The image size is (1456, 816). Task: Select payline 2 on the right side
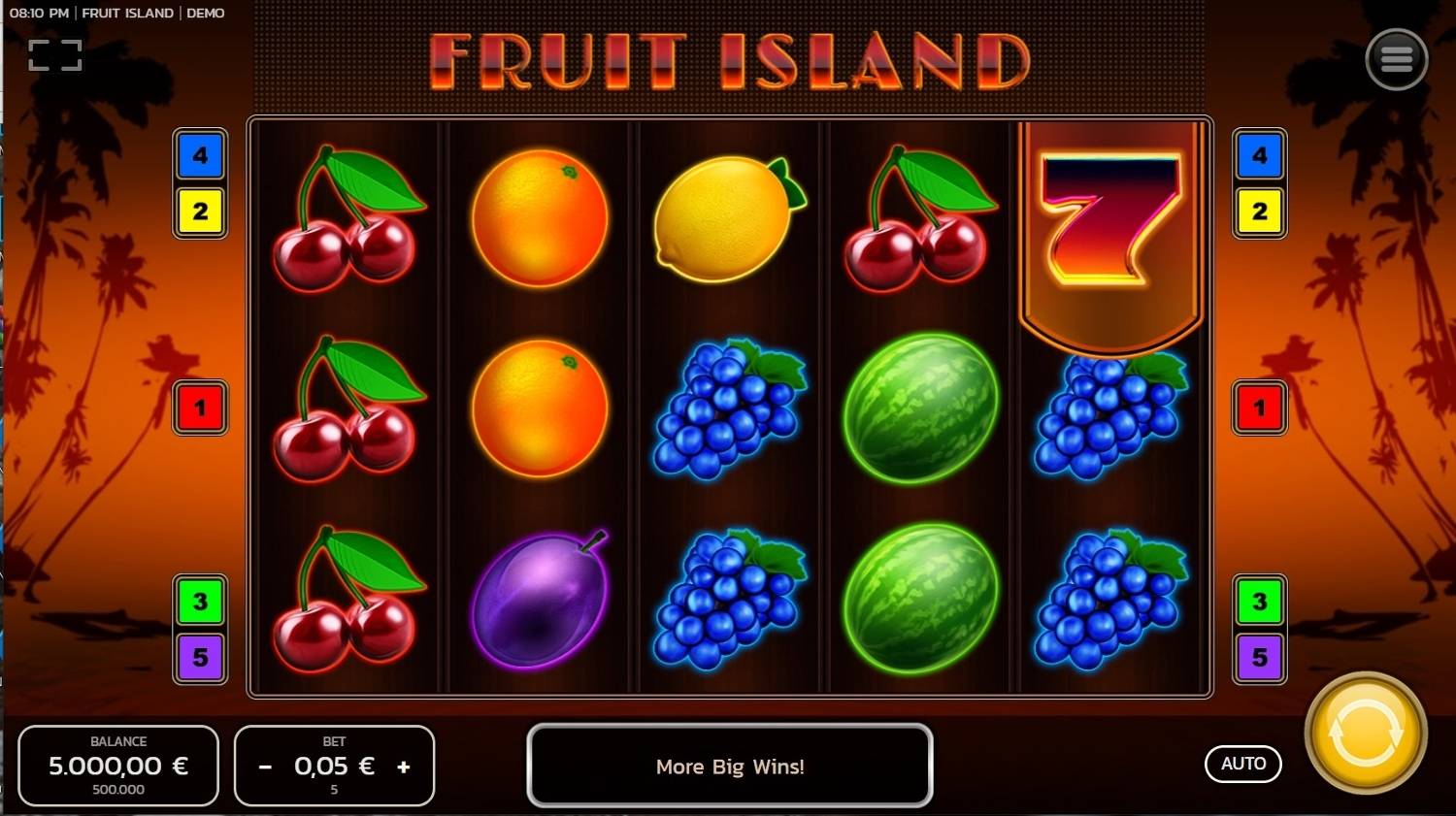click(x=1259, y=212)
